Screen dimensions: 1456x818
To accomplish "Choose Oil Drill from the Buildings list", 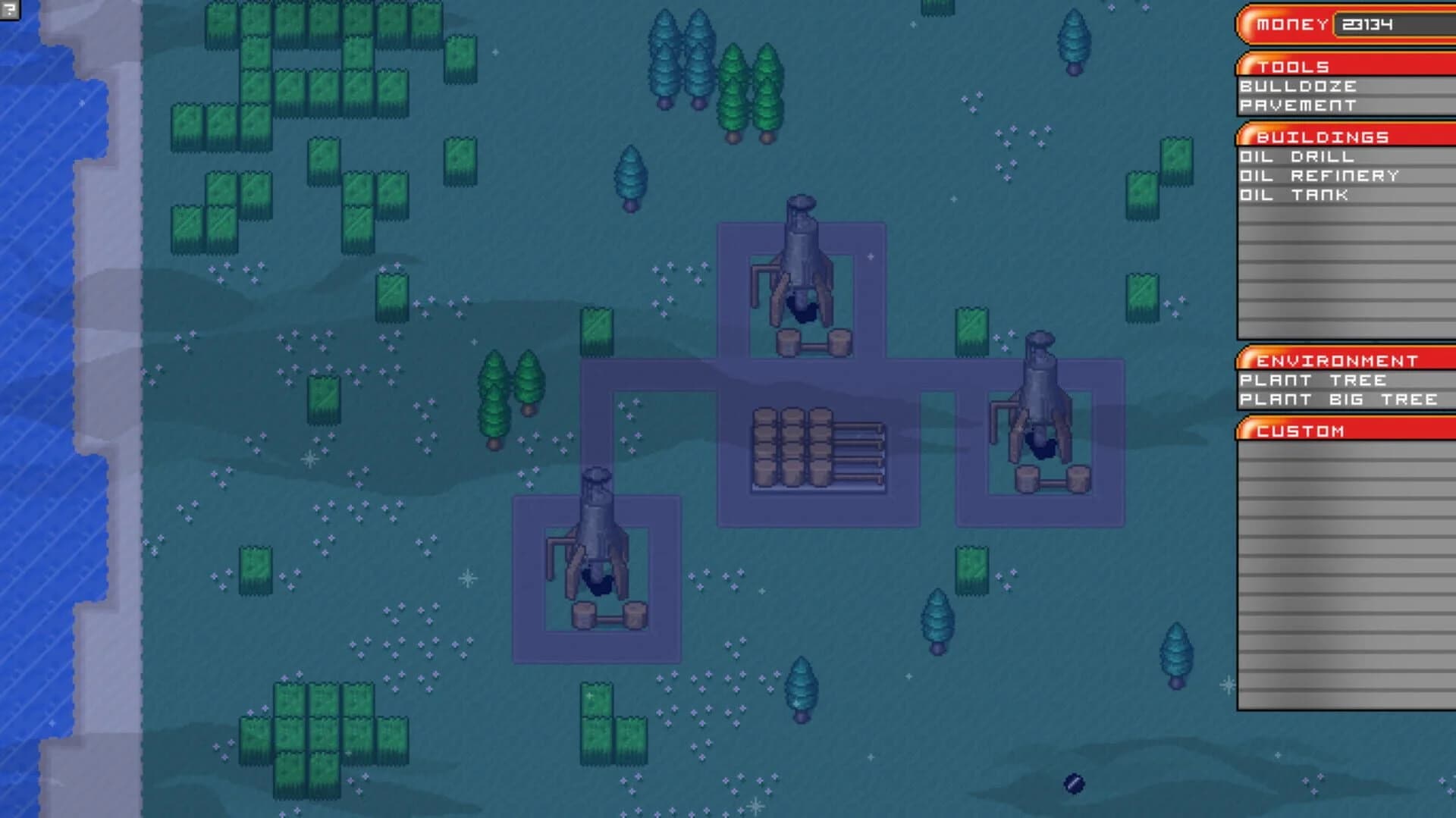I will [1297, 158].
